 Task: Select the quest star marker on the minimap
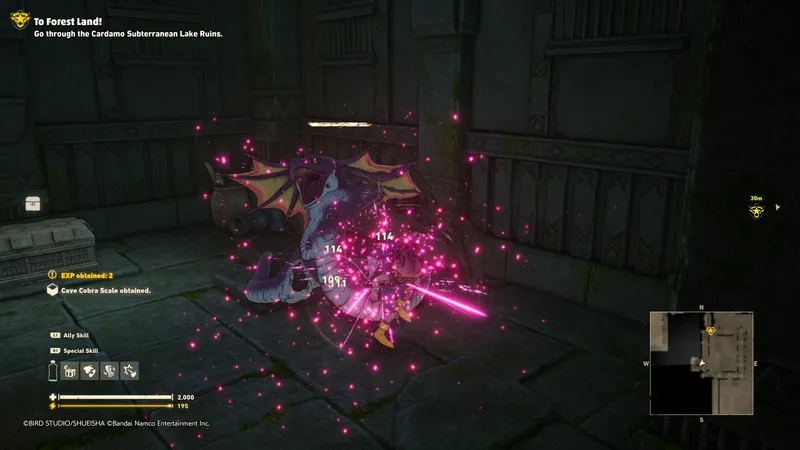(x=711, y=330)
